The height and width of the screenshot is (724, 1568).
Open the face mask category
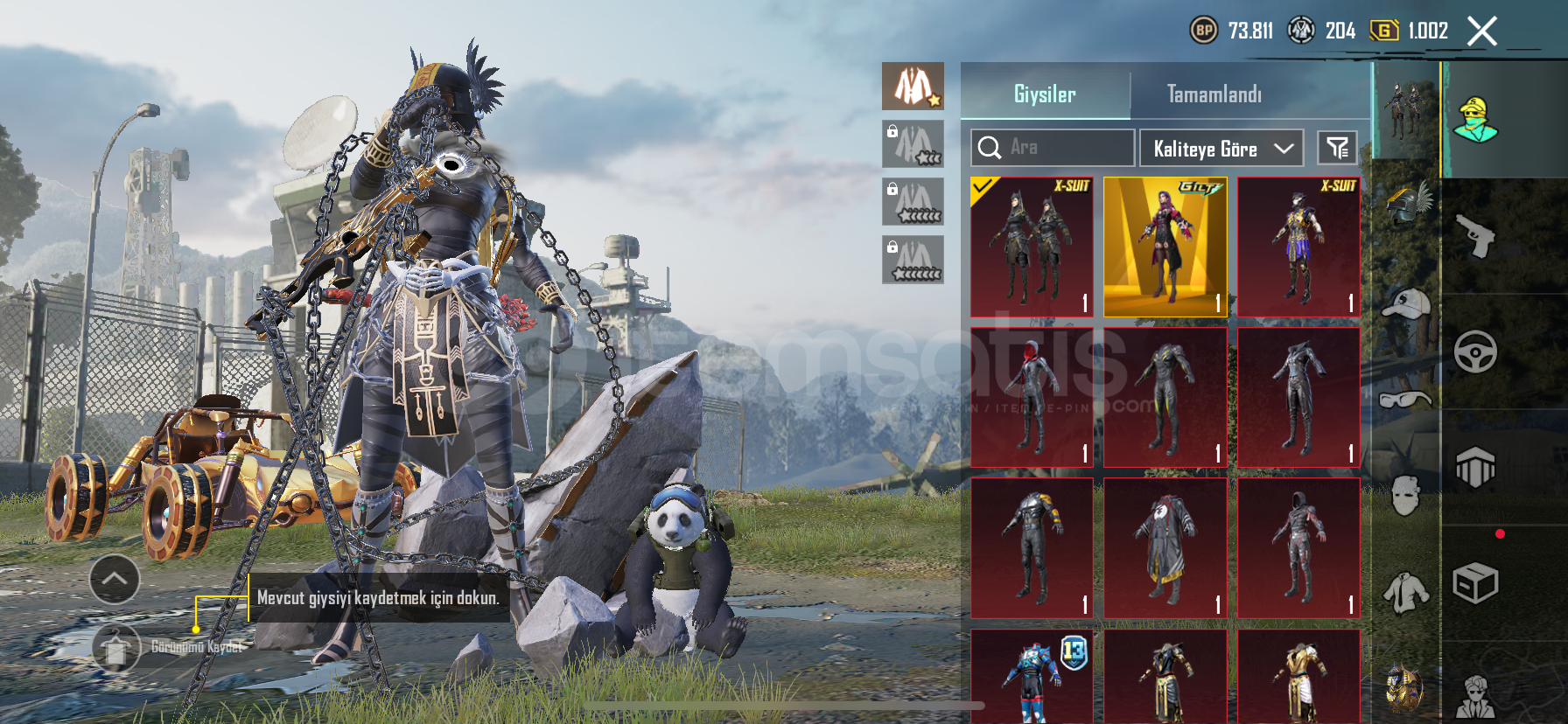click(x=1406, y=496)
